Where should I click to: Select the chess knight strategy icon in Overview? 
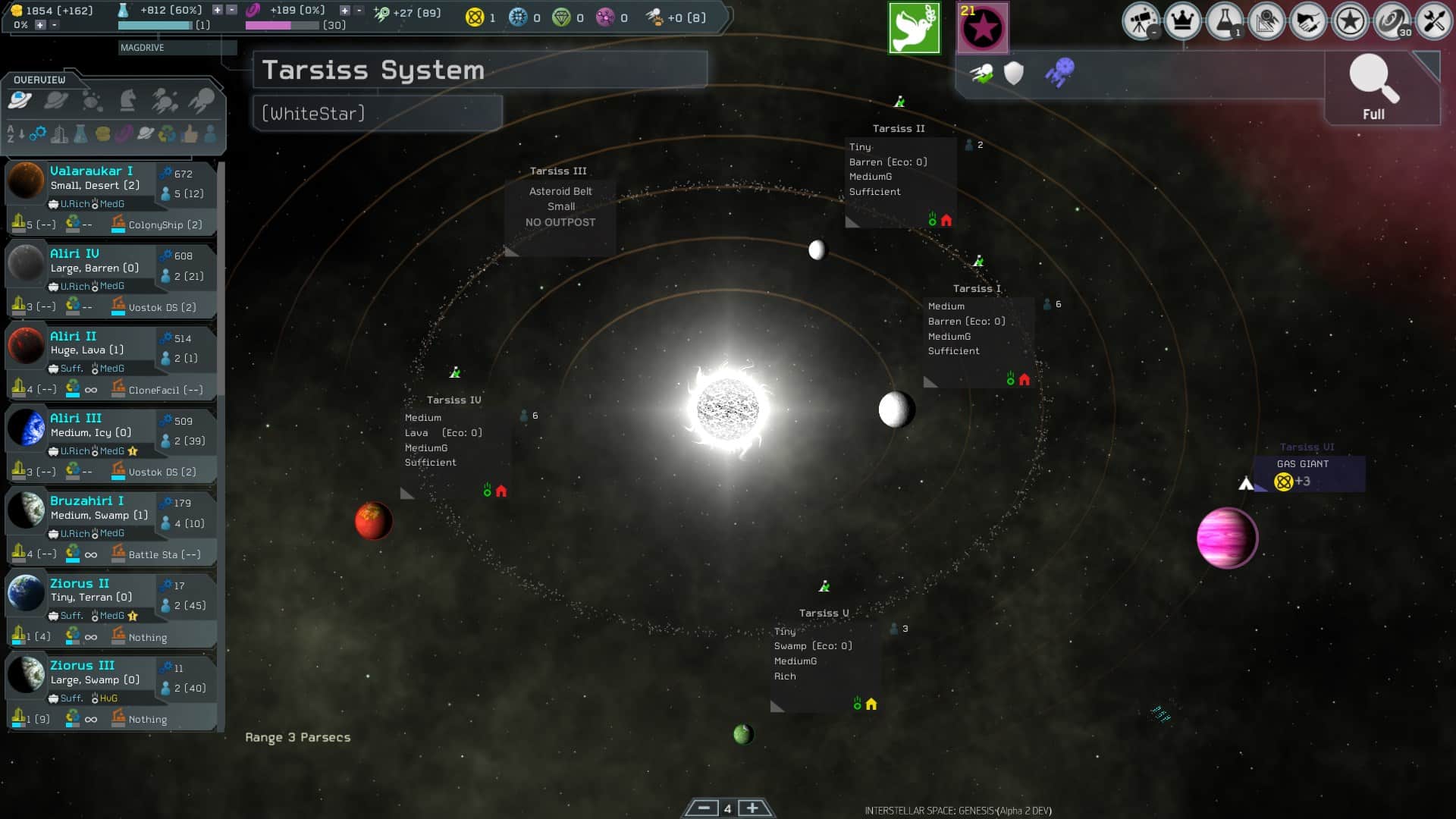pos(127,99)
